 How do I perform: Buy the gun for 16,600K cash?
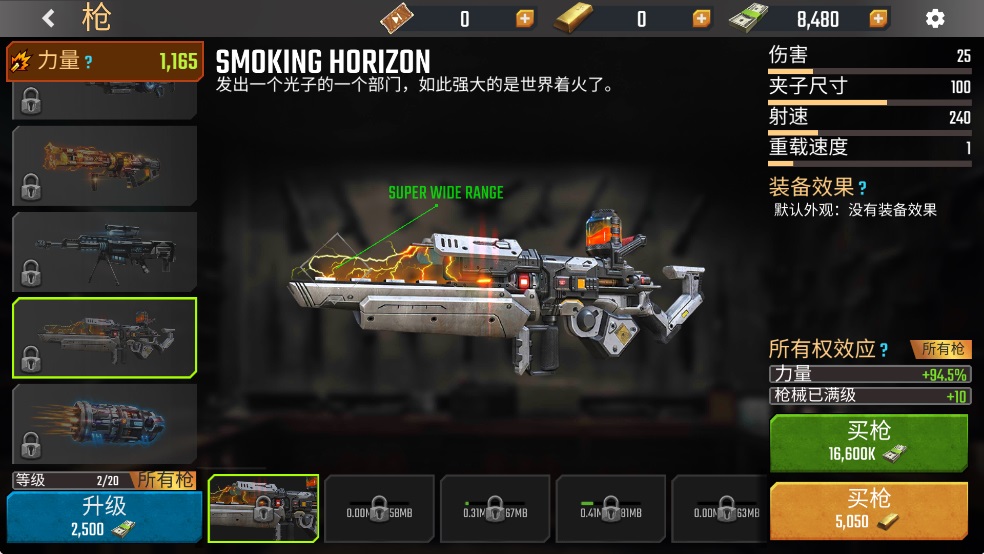868,441
